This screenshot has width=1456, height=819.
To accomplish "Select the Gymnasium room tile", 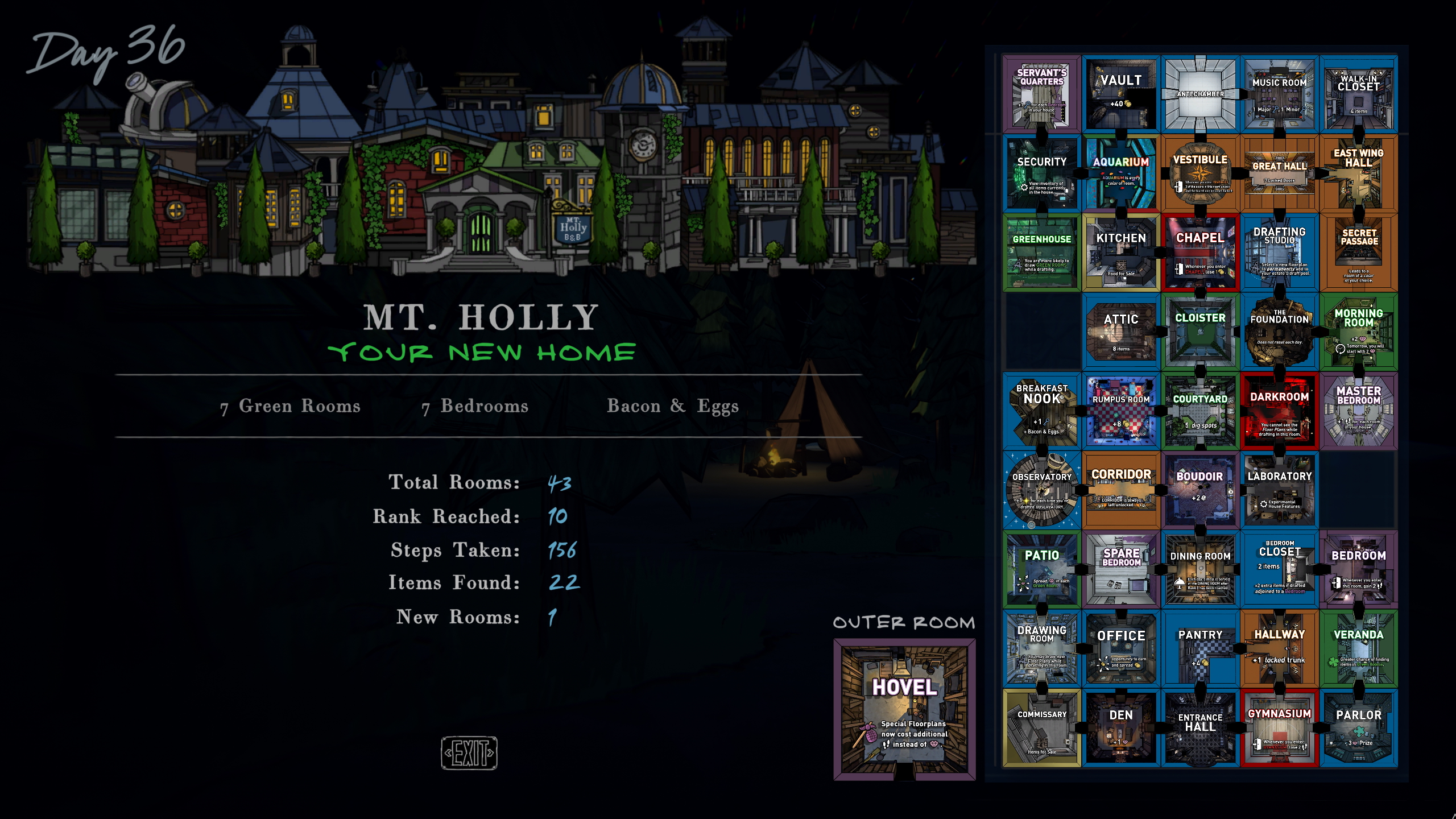I will 1279,728.
